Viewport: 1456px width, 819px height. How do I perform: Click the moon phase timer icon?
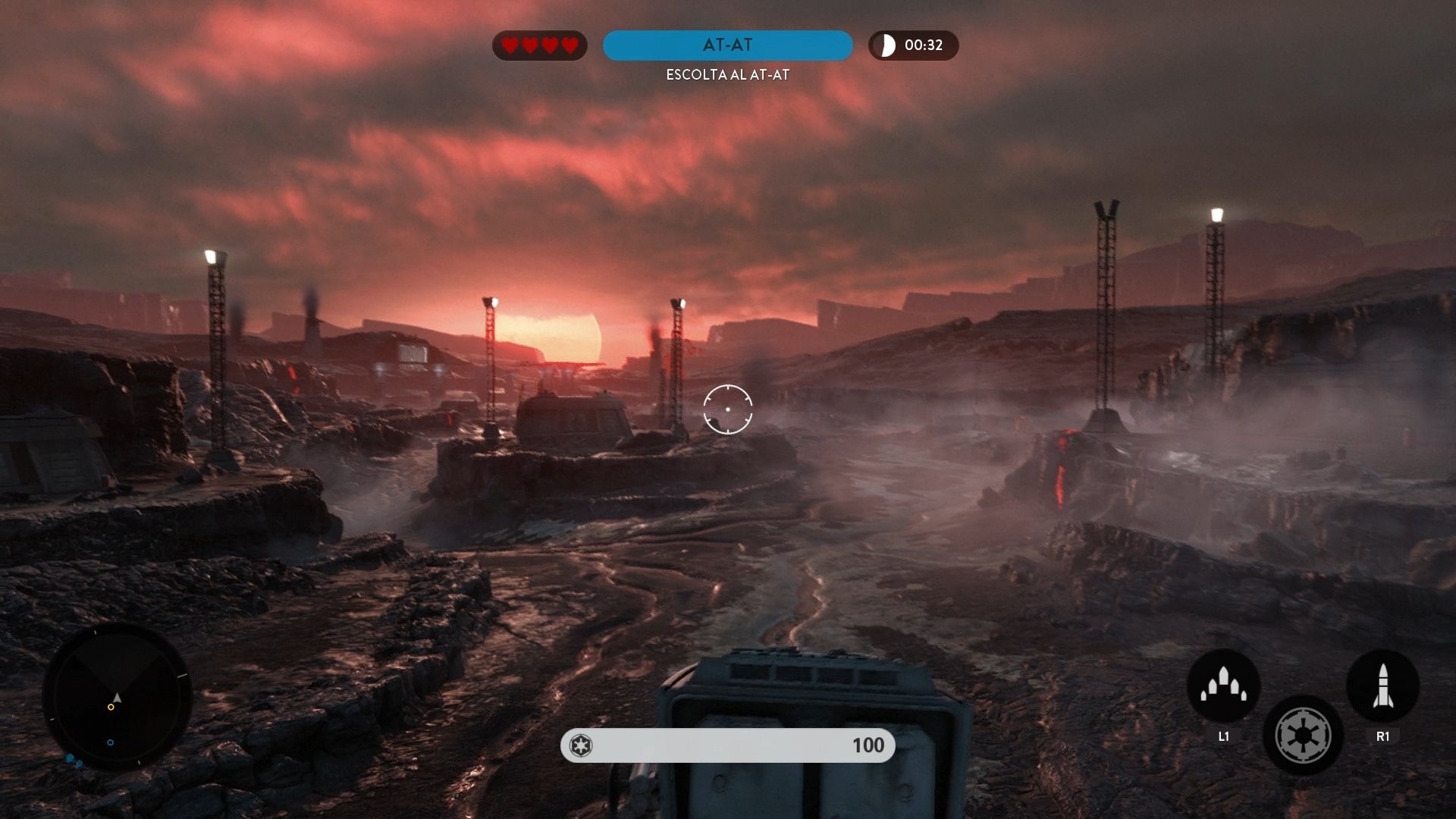(886, 45)
